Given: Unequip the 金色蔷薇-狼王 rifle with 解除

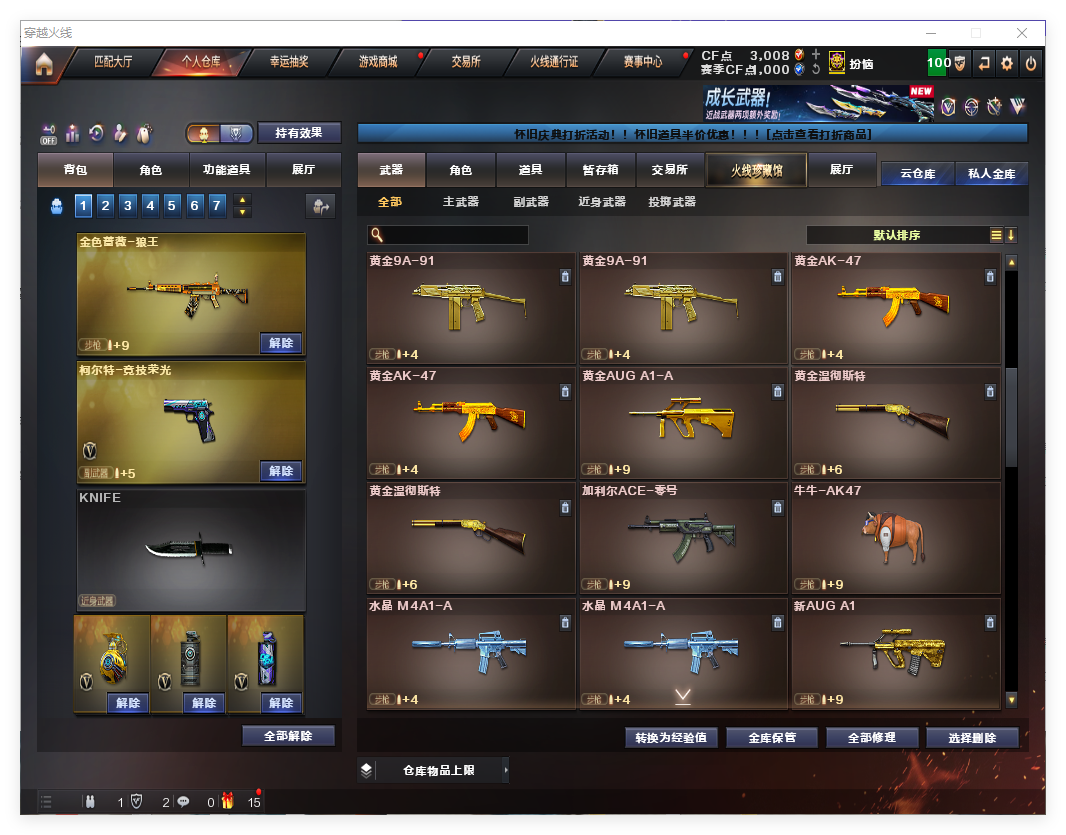Looking at the screenshot, I should coord(281,343).
